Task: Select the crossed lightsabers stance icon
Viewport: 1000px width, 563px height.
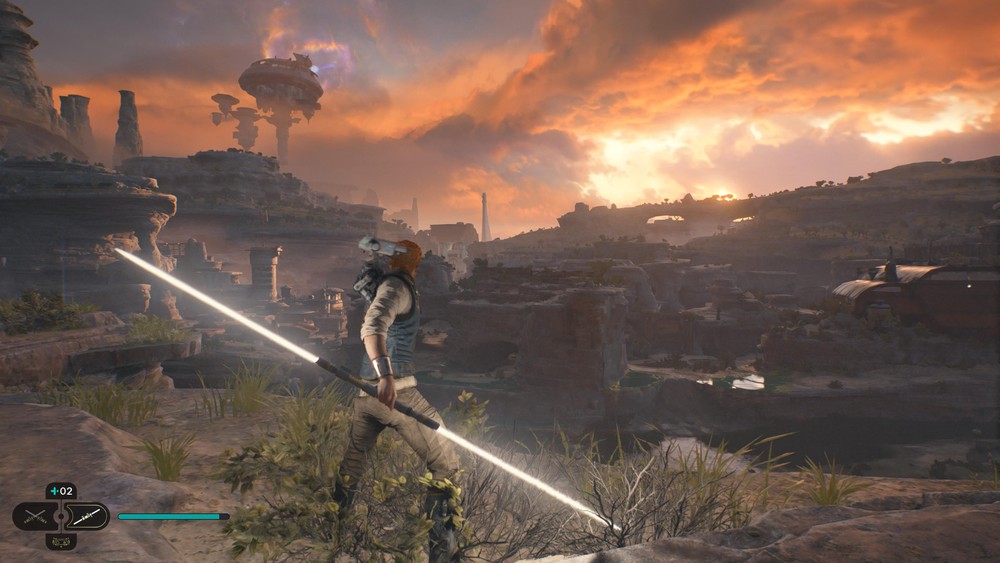Action: [35, 516]
